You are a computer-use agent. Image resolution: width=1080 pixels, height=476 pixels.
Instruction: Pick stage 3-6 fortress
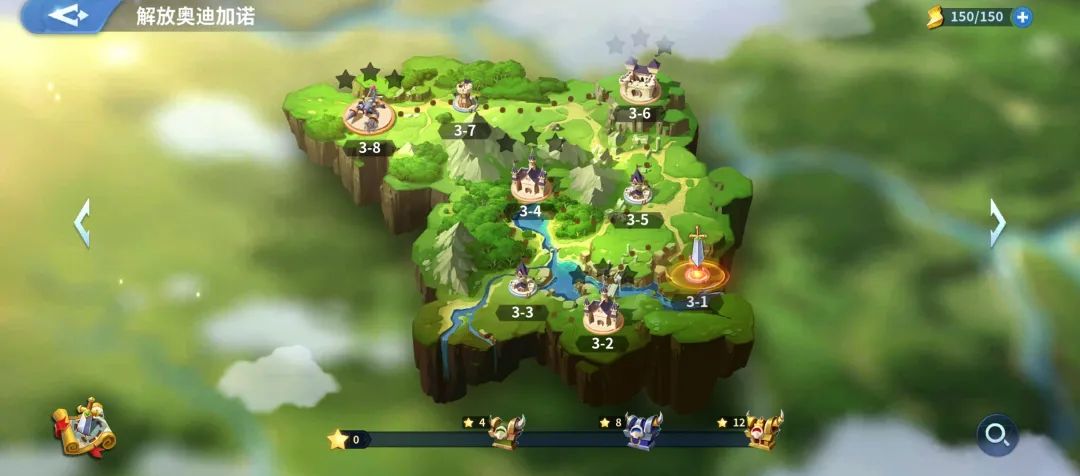[x=640, y=84]
